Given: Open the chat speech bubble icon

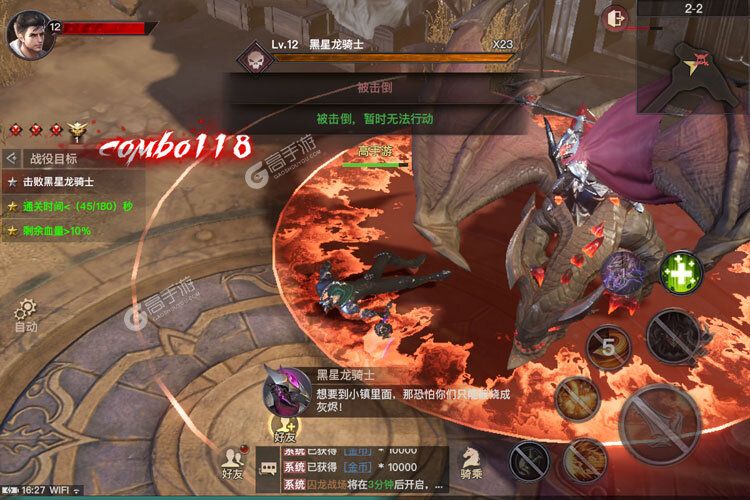Looking at the screenshot, I should (268, 466).
